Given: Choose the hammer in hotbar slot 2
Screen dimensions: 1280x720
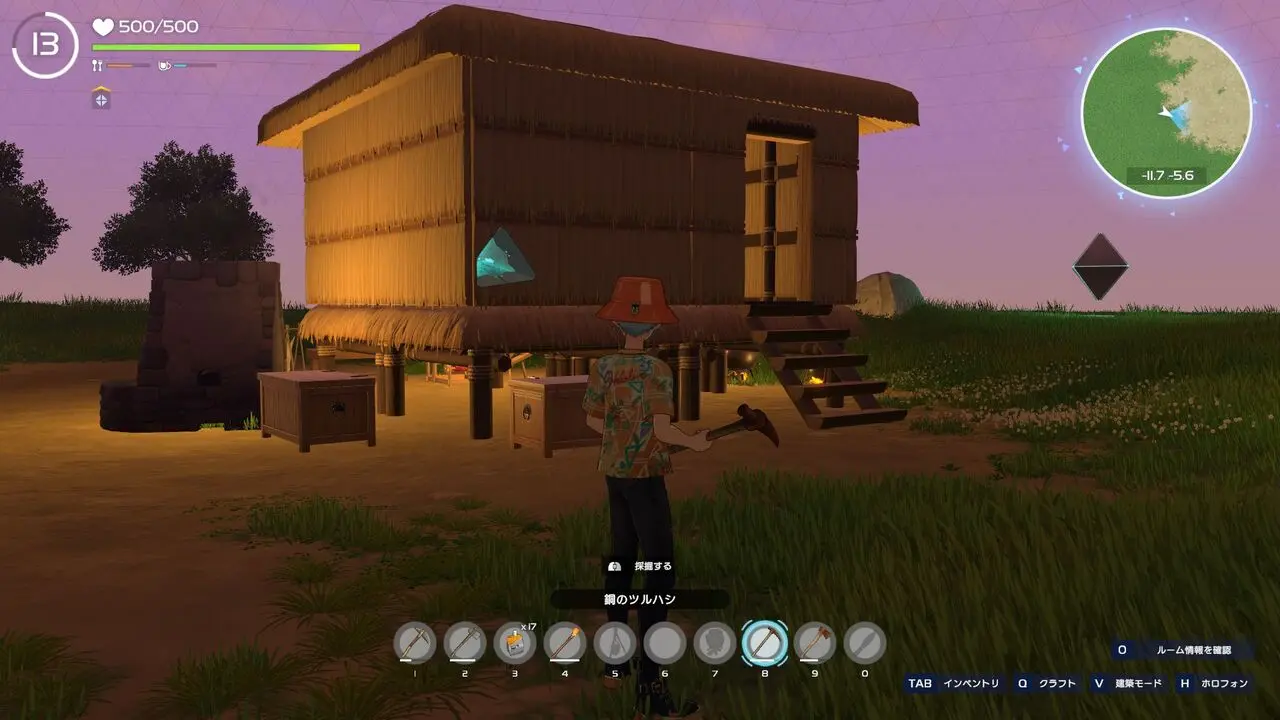Looking at the screenshot, I should click(x=464, y=643).
